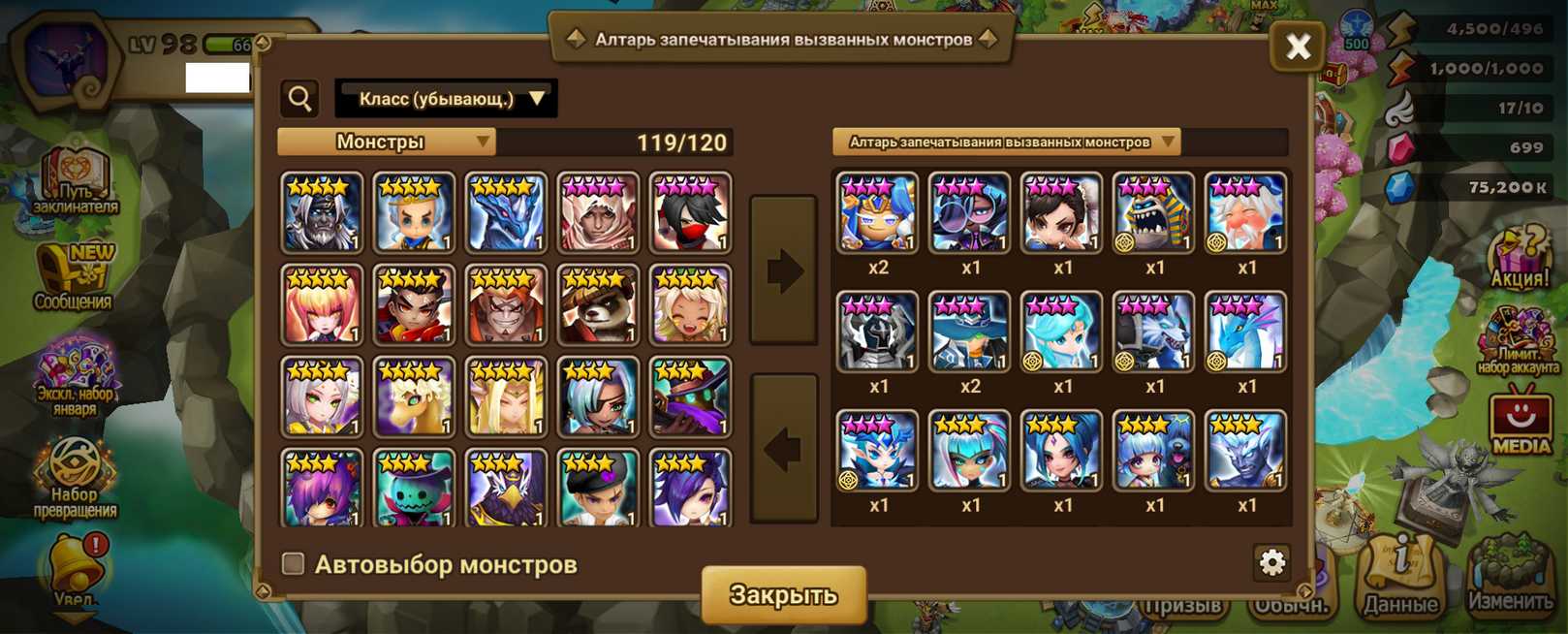Select the pharaoh-headdress monster in altar
The height and width of the screenshot is (634, 1568).
click(1153, 213)
